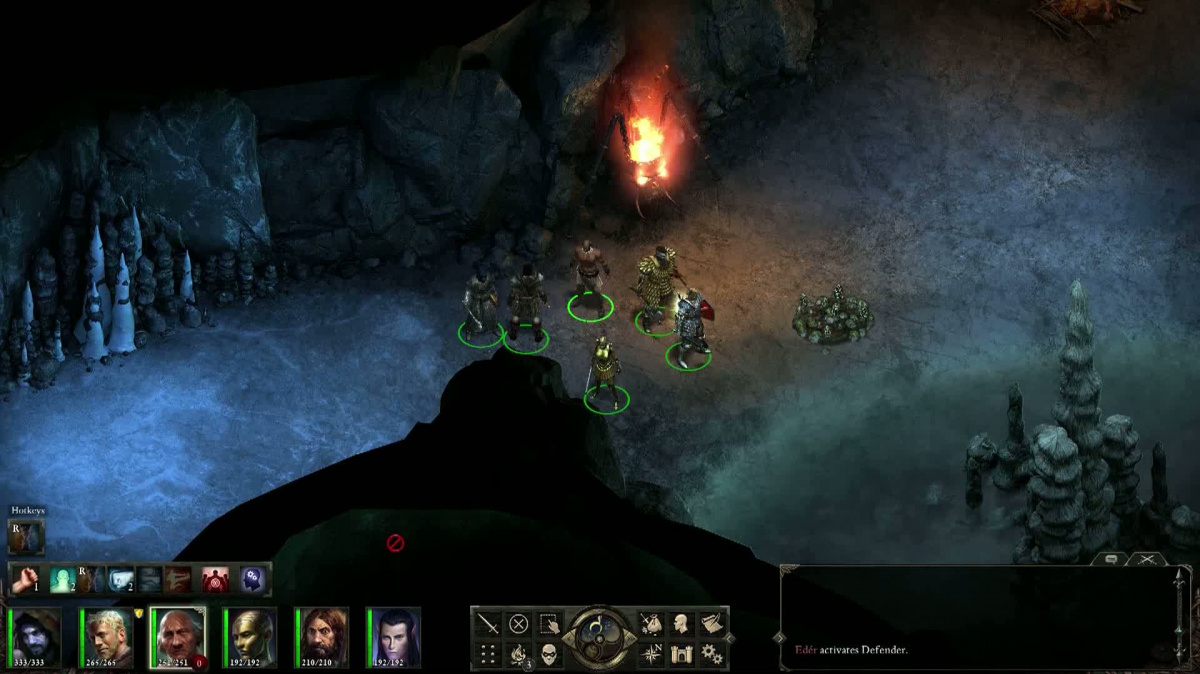The image size is (1200, 674).
Task: Select the brown-bearded character portrait
Action: click(323, 637)
